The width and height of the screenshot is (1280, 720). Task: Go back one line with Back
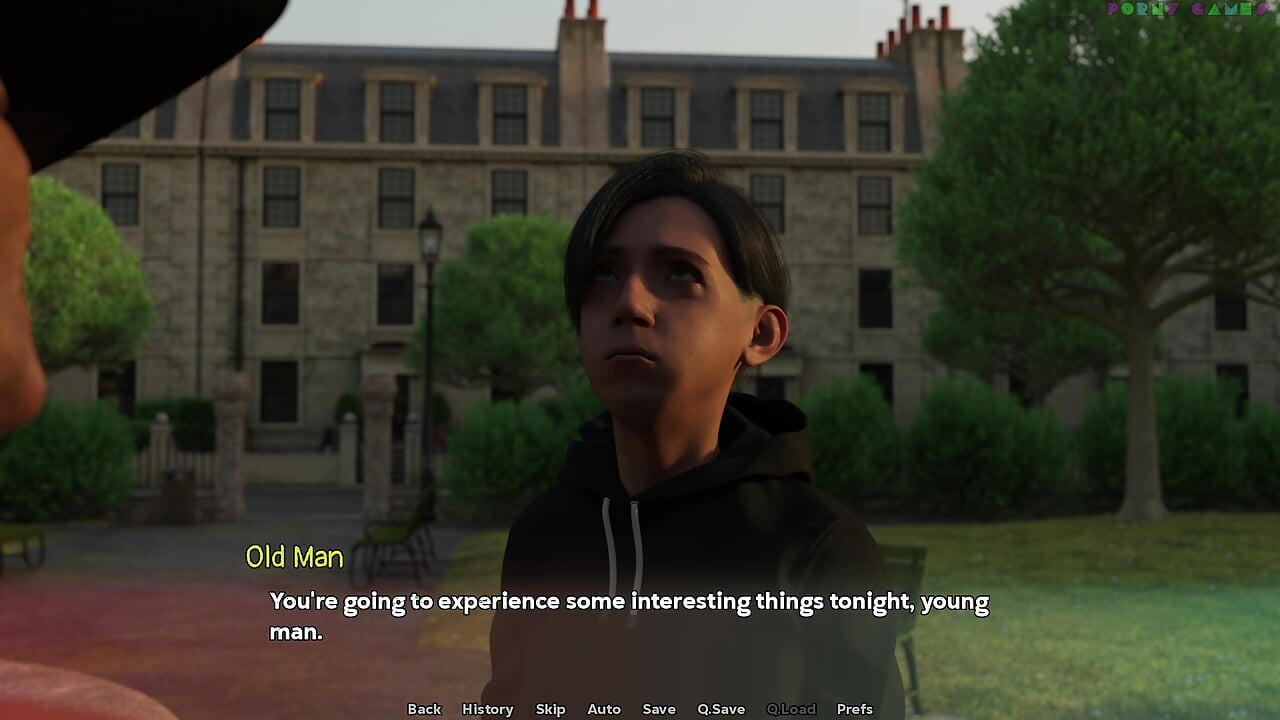(x=424, y=709)
